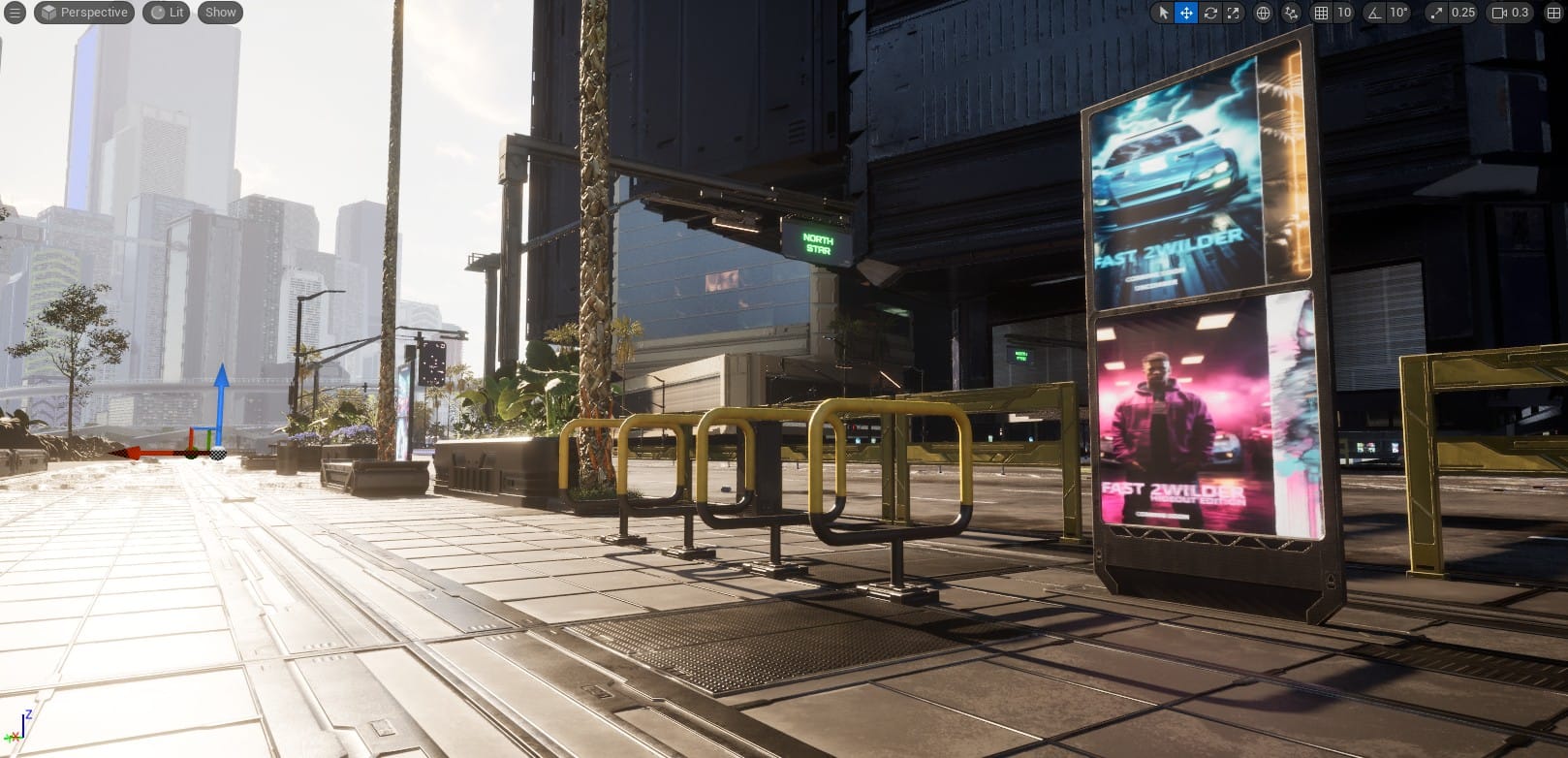
Task: Open the camera speed 0.3 setting
Action: click(x=1511, y=13)
